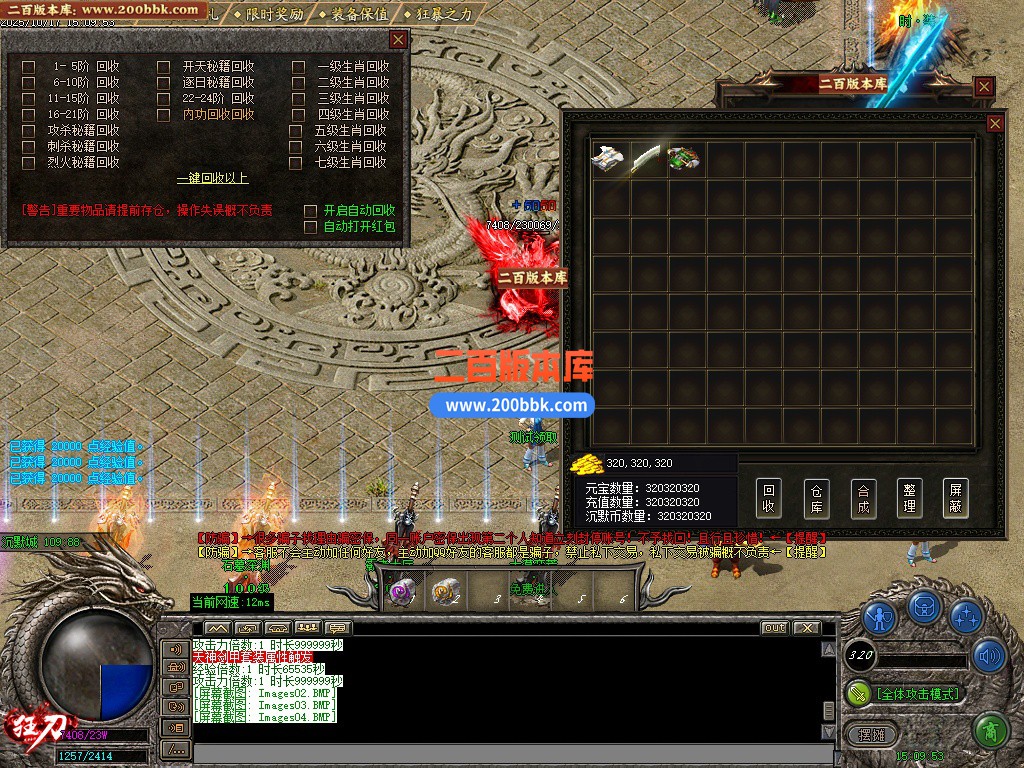This screenshot has width=1024, height=768.
Task: Open the 装备保值 top menu tab
Action: coord(359,14)
